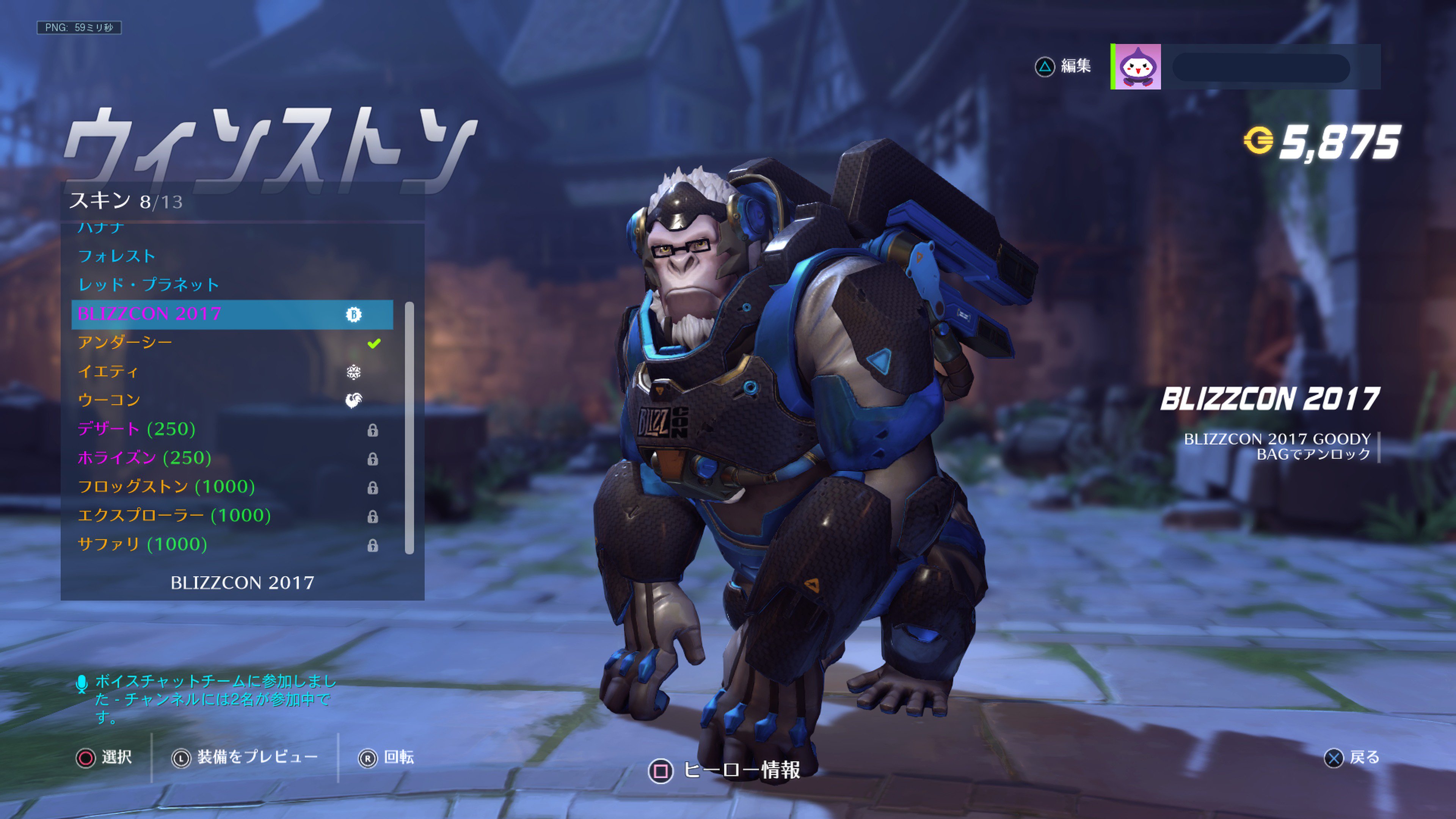
Task: Click the snowflake event icon beside イエティ
Action: (355, 371)
